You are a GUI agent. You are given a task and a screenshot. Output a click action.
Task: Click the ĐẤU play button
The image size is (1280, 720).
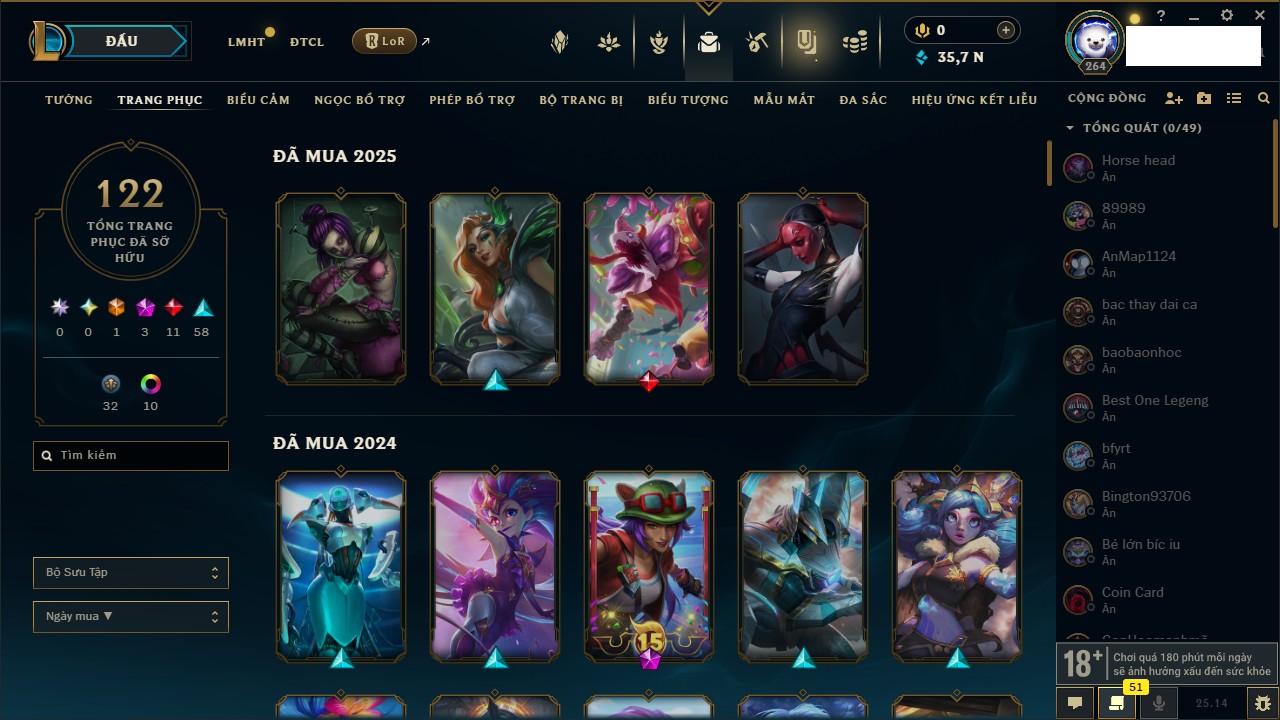point(121,41)
